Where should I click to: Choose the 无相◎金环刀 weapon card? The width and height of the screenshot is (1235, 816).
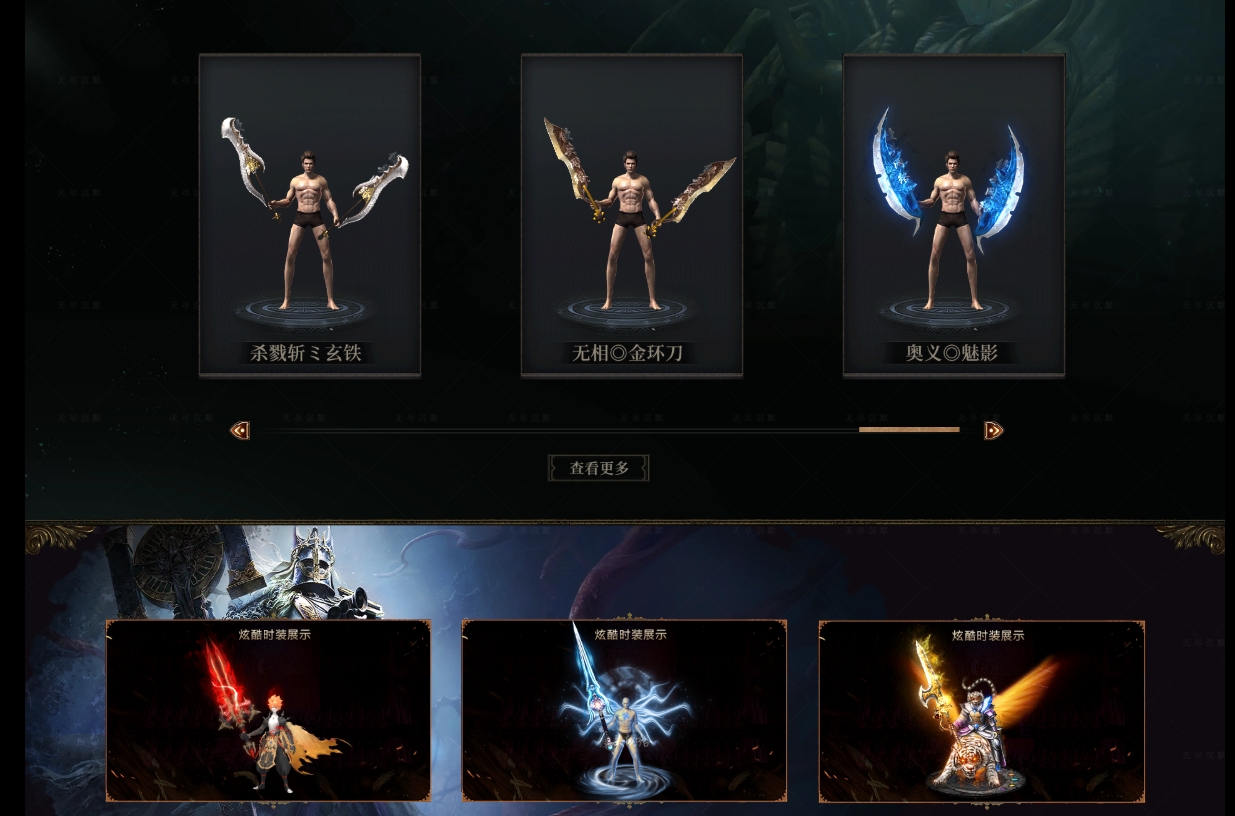[x=631, y=215]
